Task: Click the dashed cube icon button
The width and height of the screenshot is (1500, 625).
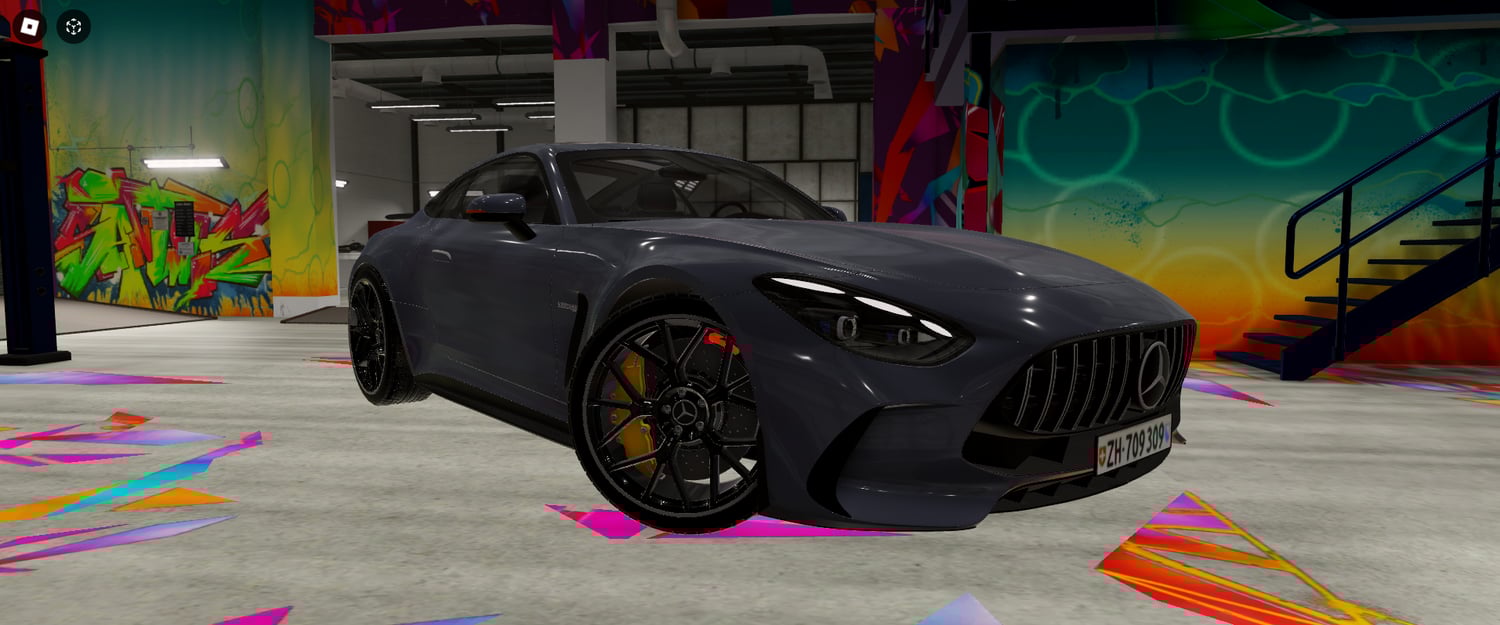Action: (x=73, y=27)
